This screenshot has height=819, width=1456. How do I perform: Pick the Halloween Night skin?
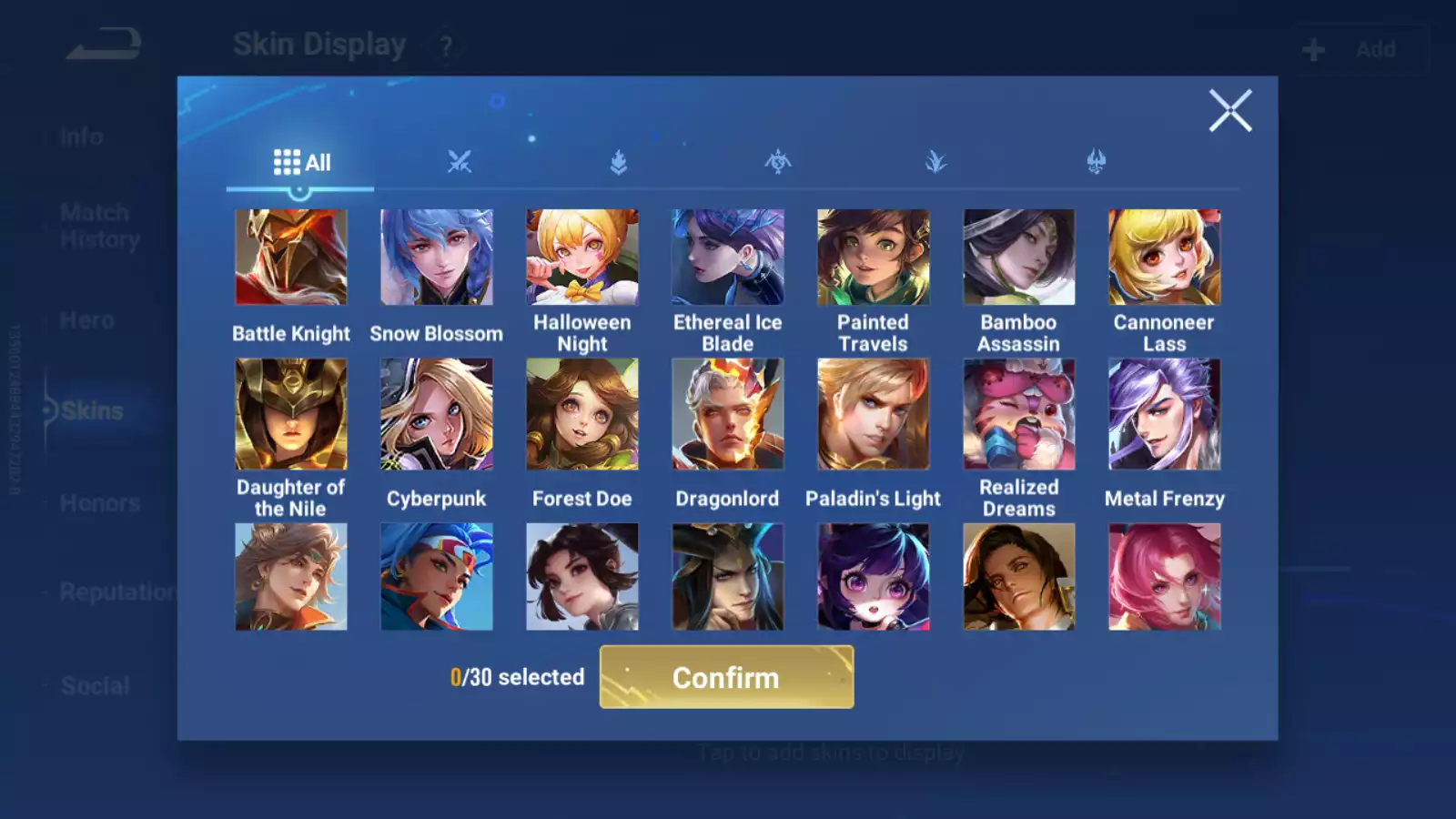click(x=582, y=258)
